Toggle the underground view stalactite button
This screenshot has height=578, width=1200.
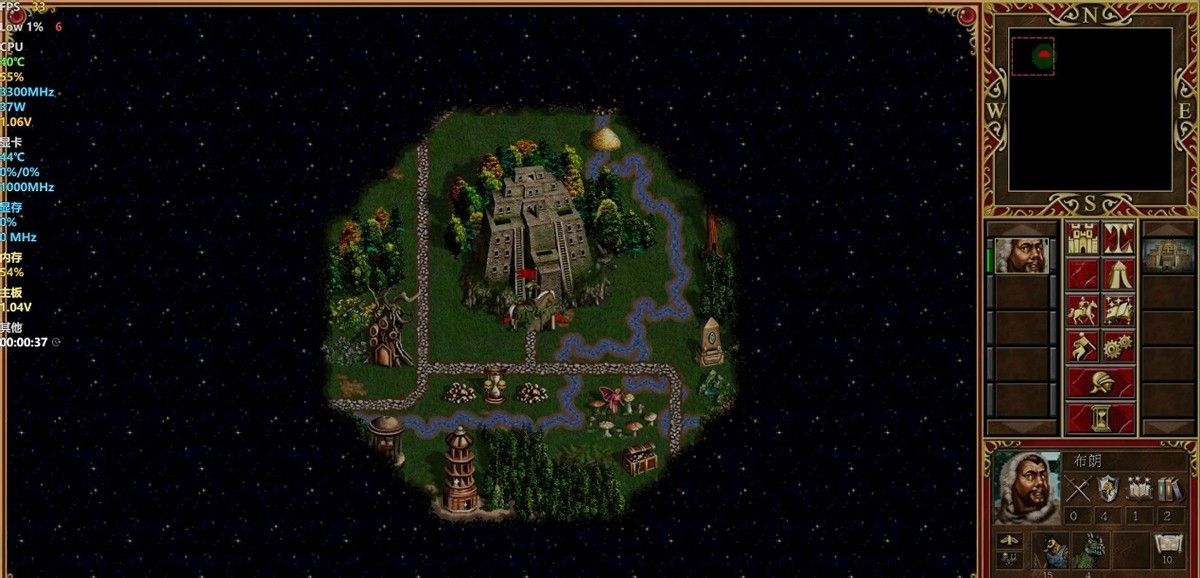pos(1118,238)
